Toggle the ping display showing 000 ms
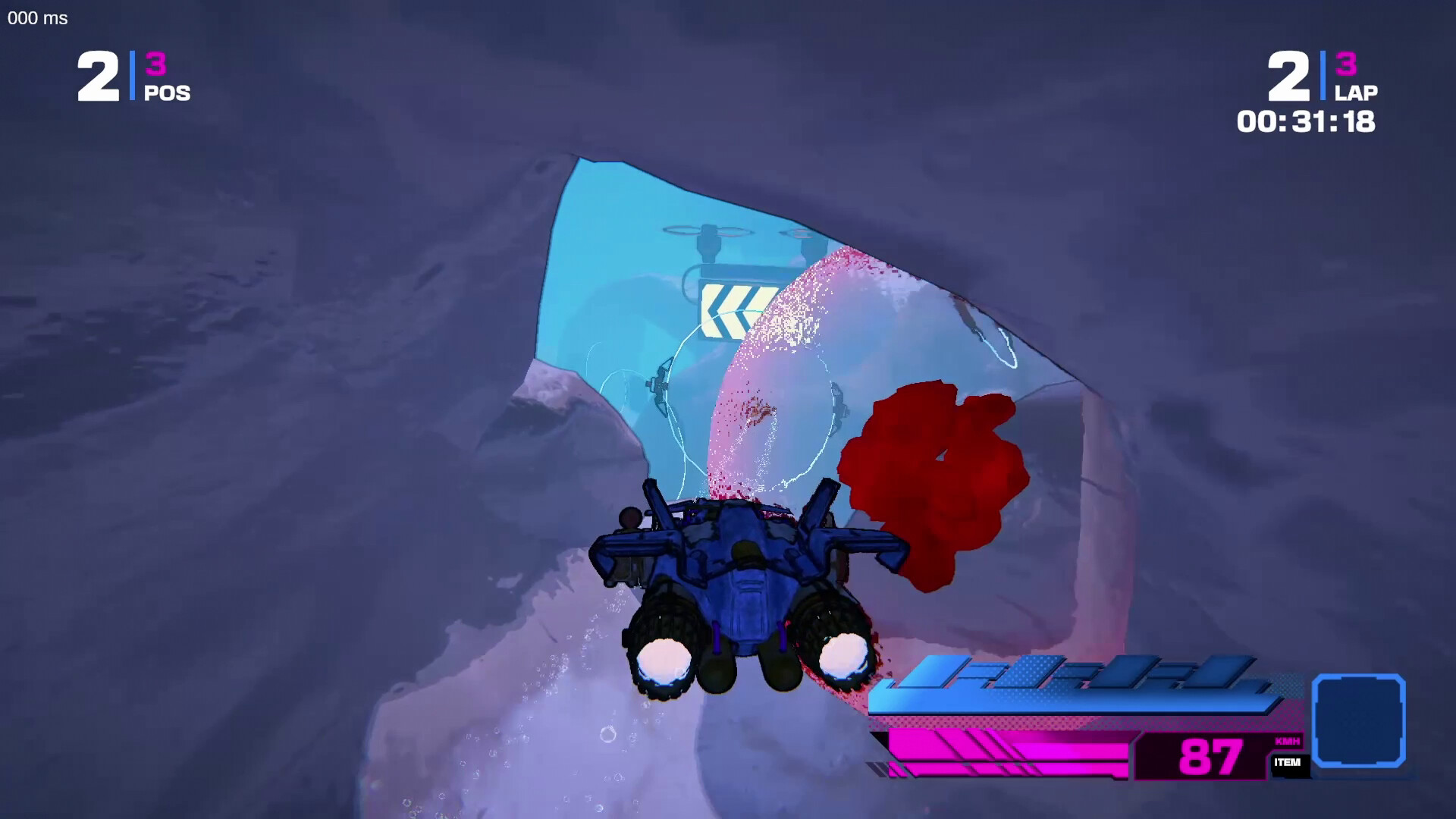The width and height of the screenshot is (1456, 819). 36,19
